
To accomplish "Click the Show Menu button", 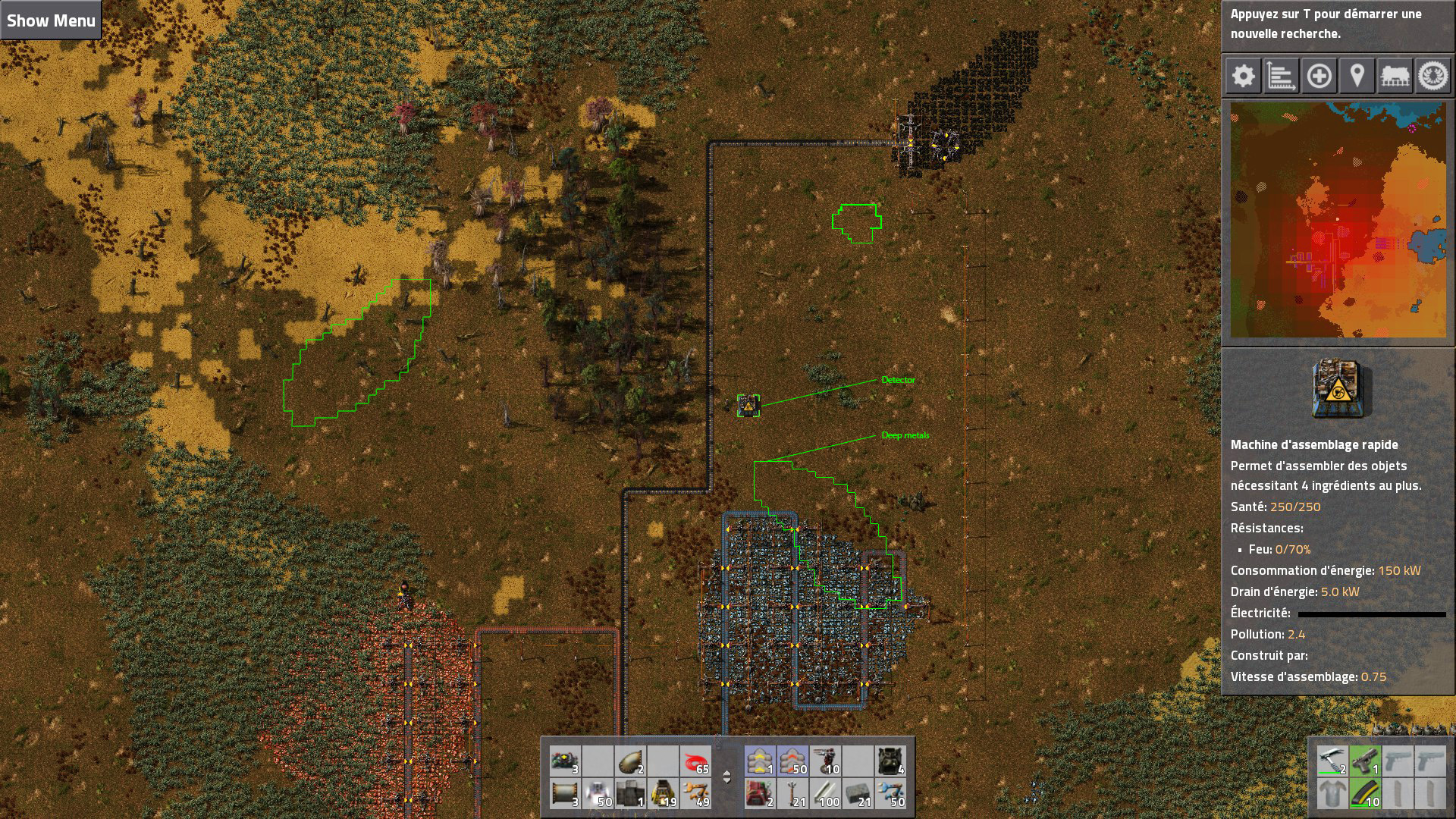I will pyautogui.click(x=51, y=20).
